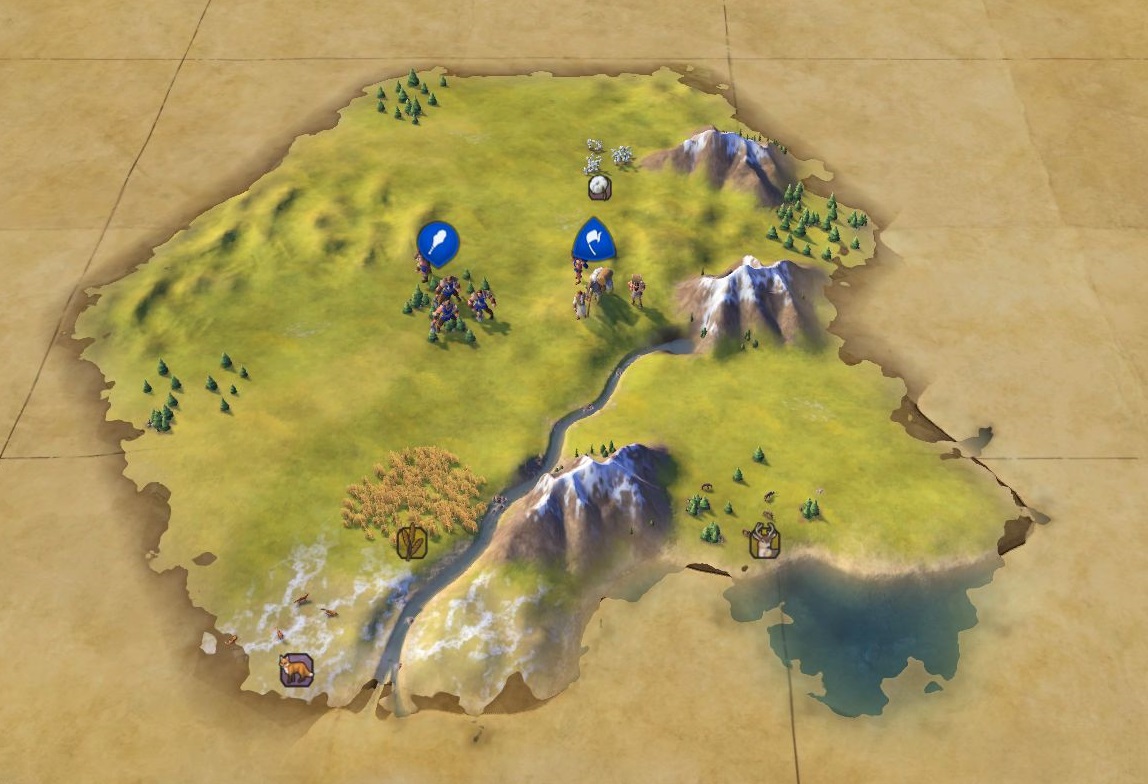Click the deer resource icon
Image resolution: width=1148 pixels, height=784 pixels.
765,541
